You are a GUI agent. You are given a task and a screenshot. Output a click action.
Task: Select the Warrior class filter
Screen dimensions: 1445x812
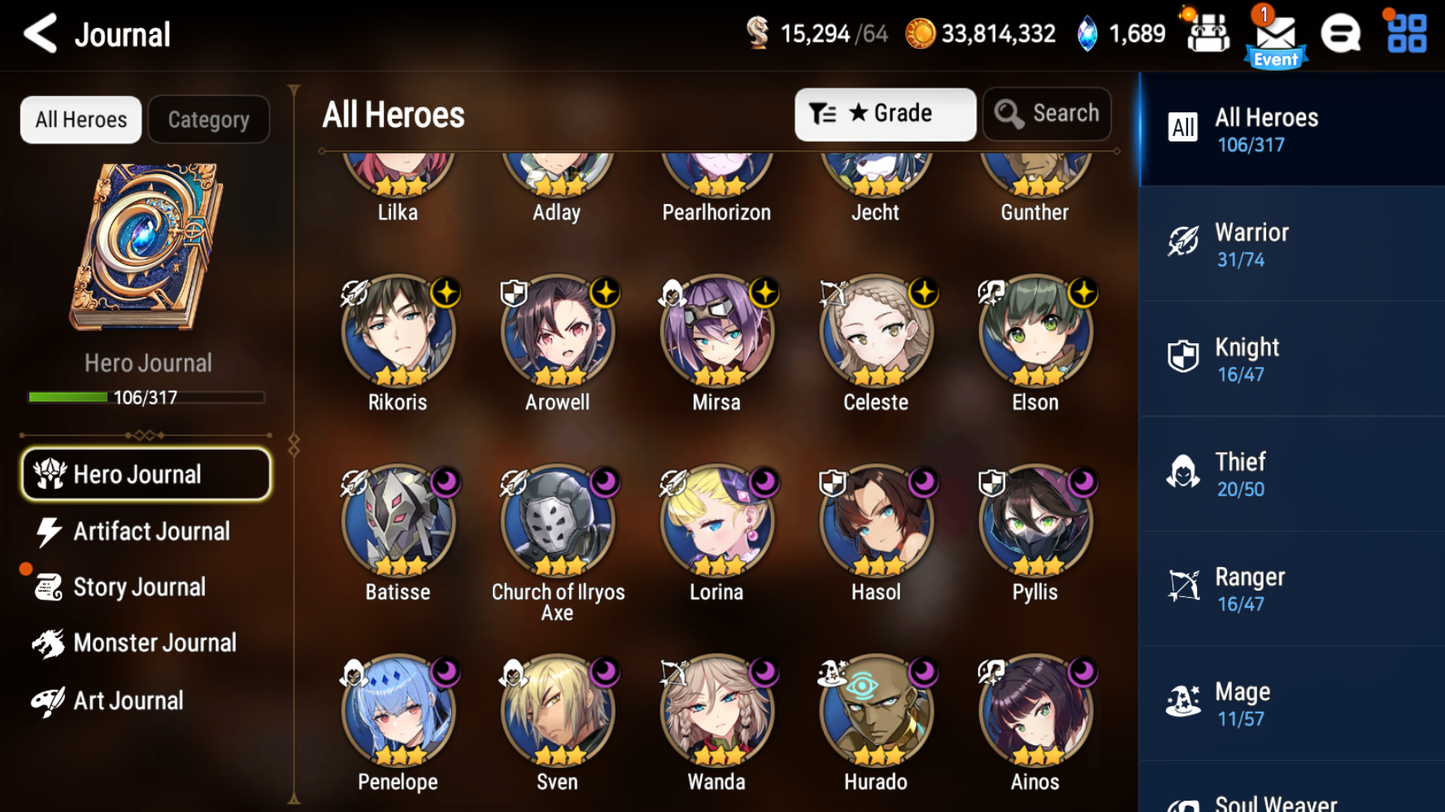(x=1290, y=243)
